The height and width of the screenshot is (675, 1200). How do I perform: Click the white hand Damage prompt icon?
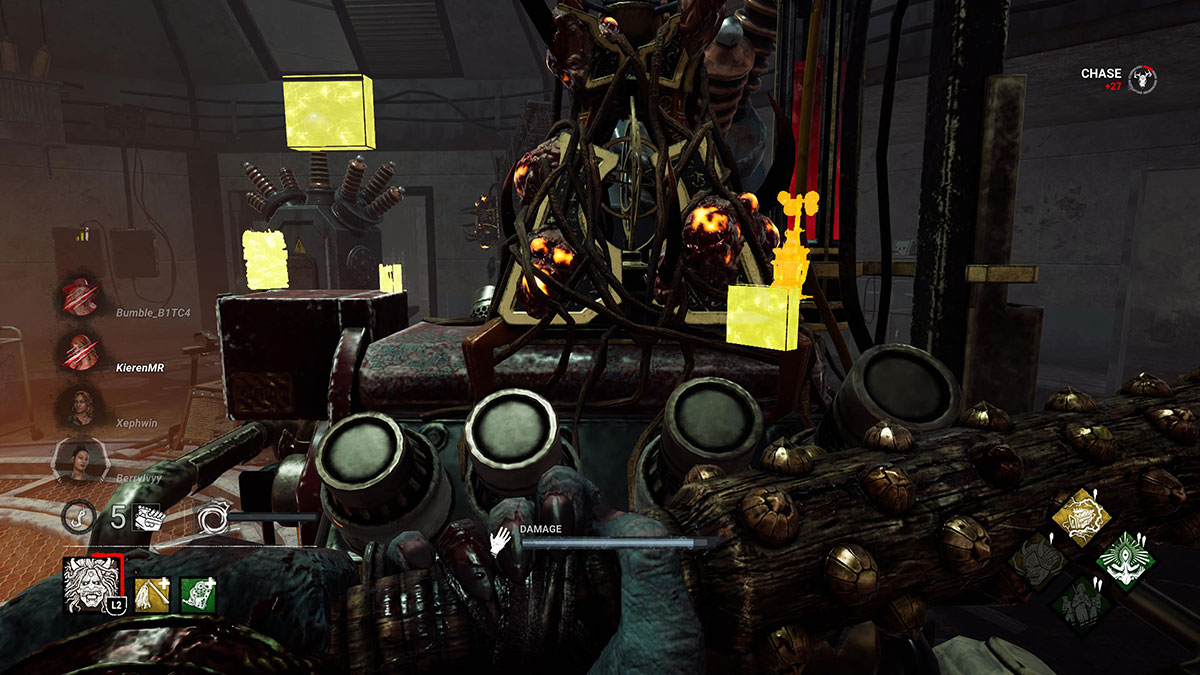click(500, 542)
